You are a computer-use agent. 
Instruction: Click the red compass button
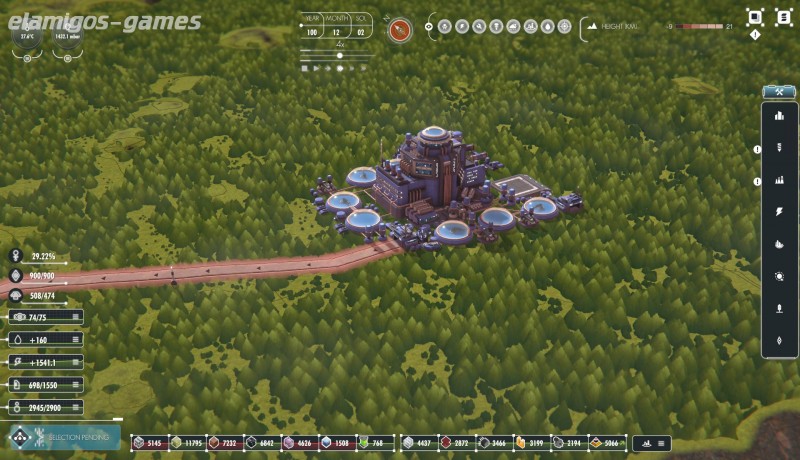(401, 28)
